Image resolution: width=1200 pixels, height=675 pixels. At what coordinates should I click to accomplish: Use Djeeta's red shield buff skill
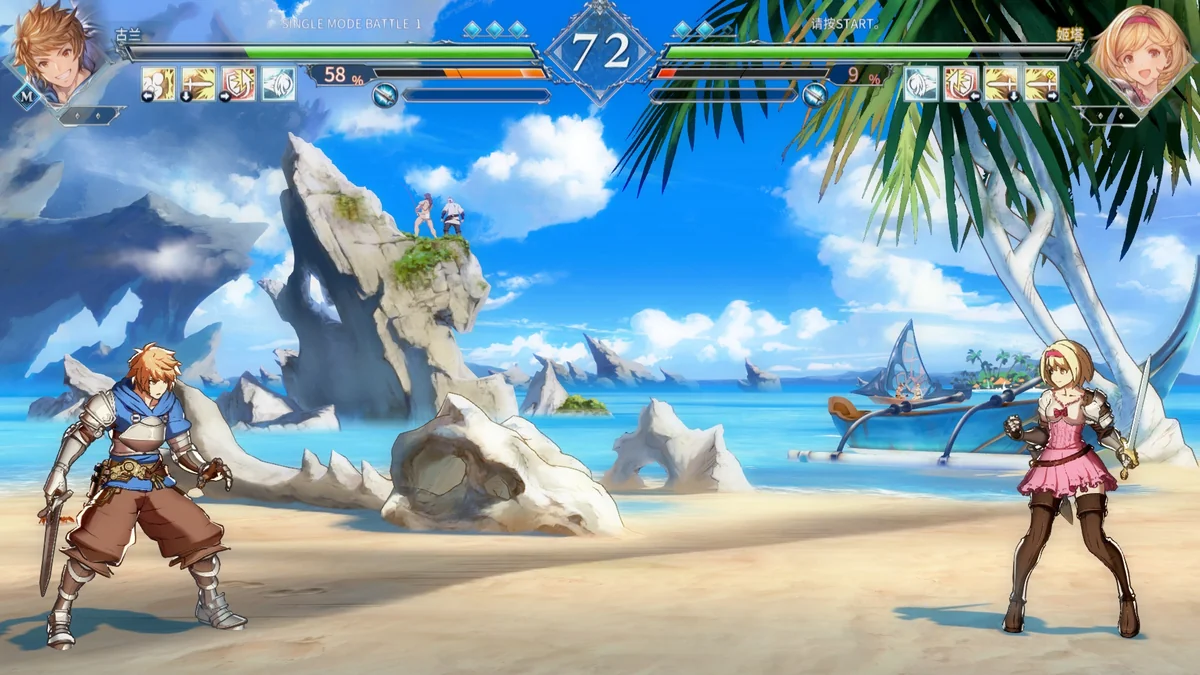(961, 84)
